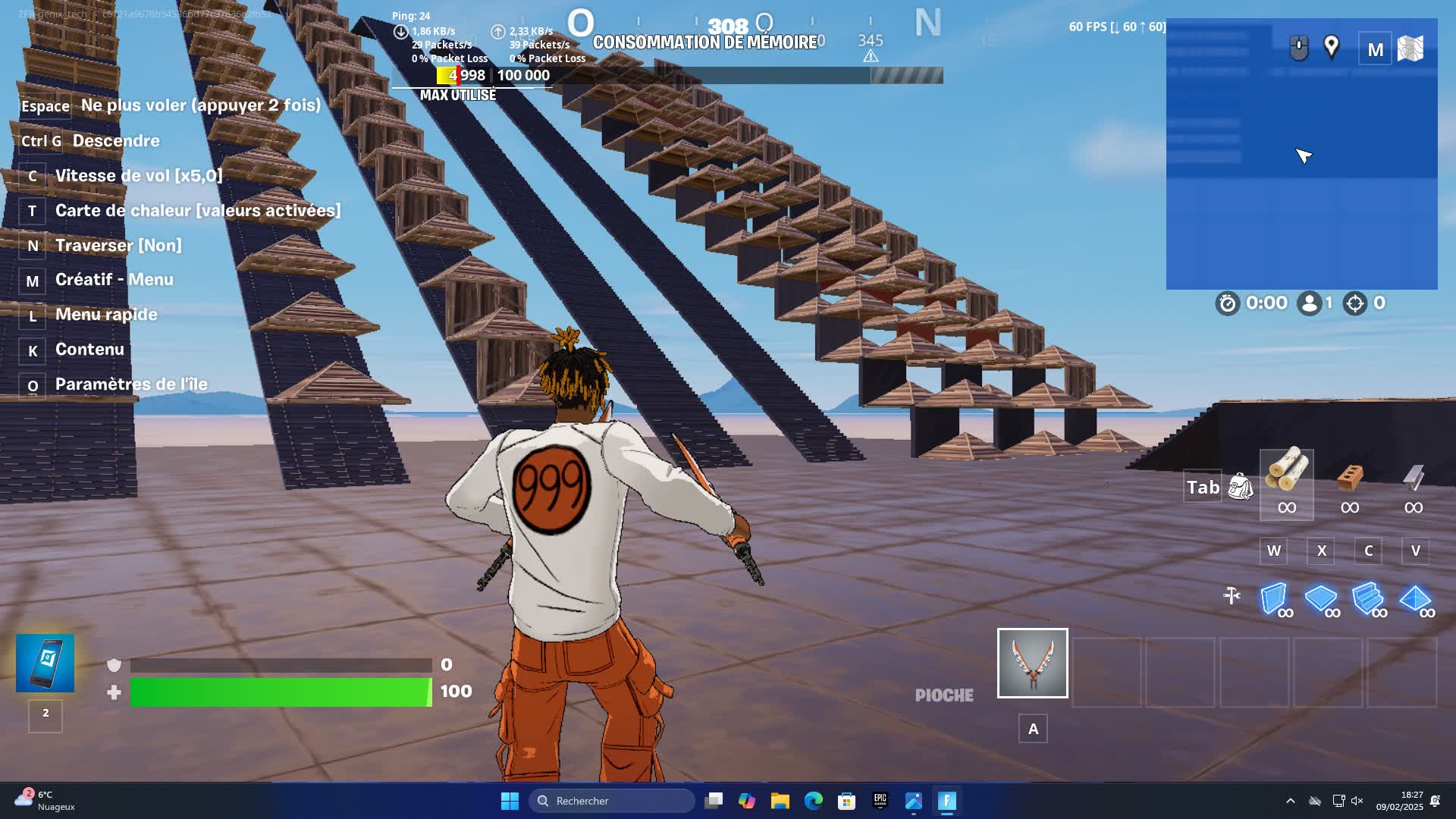
Task: Expand the full map via the M icon
Action: 1374,49
